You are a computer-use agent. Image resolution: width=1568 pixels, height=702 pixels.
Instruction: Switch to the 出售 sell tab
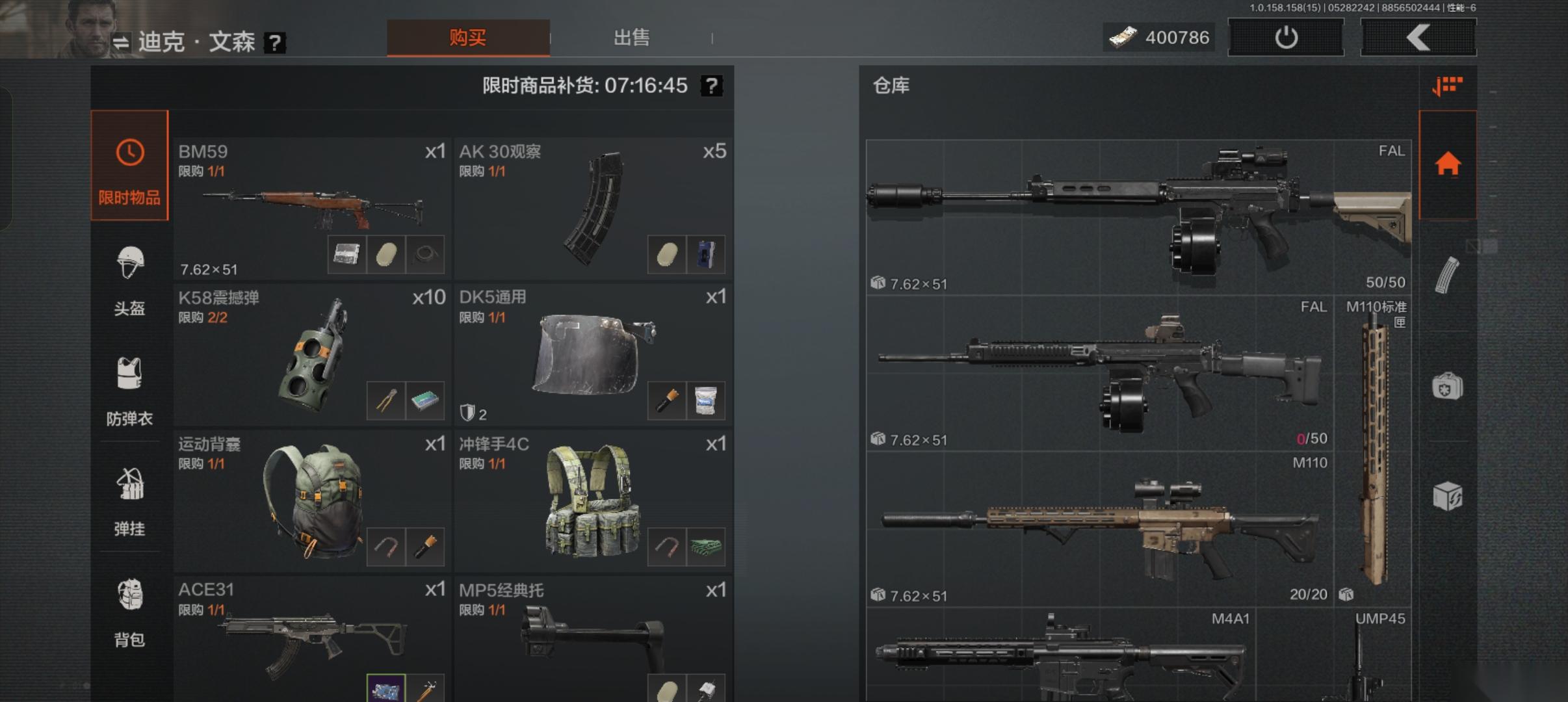(x=631, y=38)
